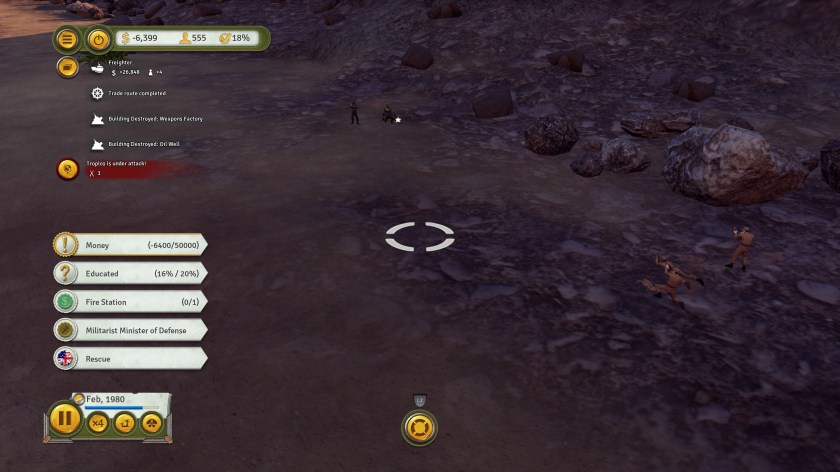
Task: Open the Rescue task entry
Action: pyautogui.click(x=130, y=357)
